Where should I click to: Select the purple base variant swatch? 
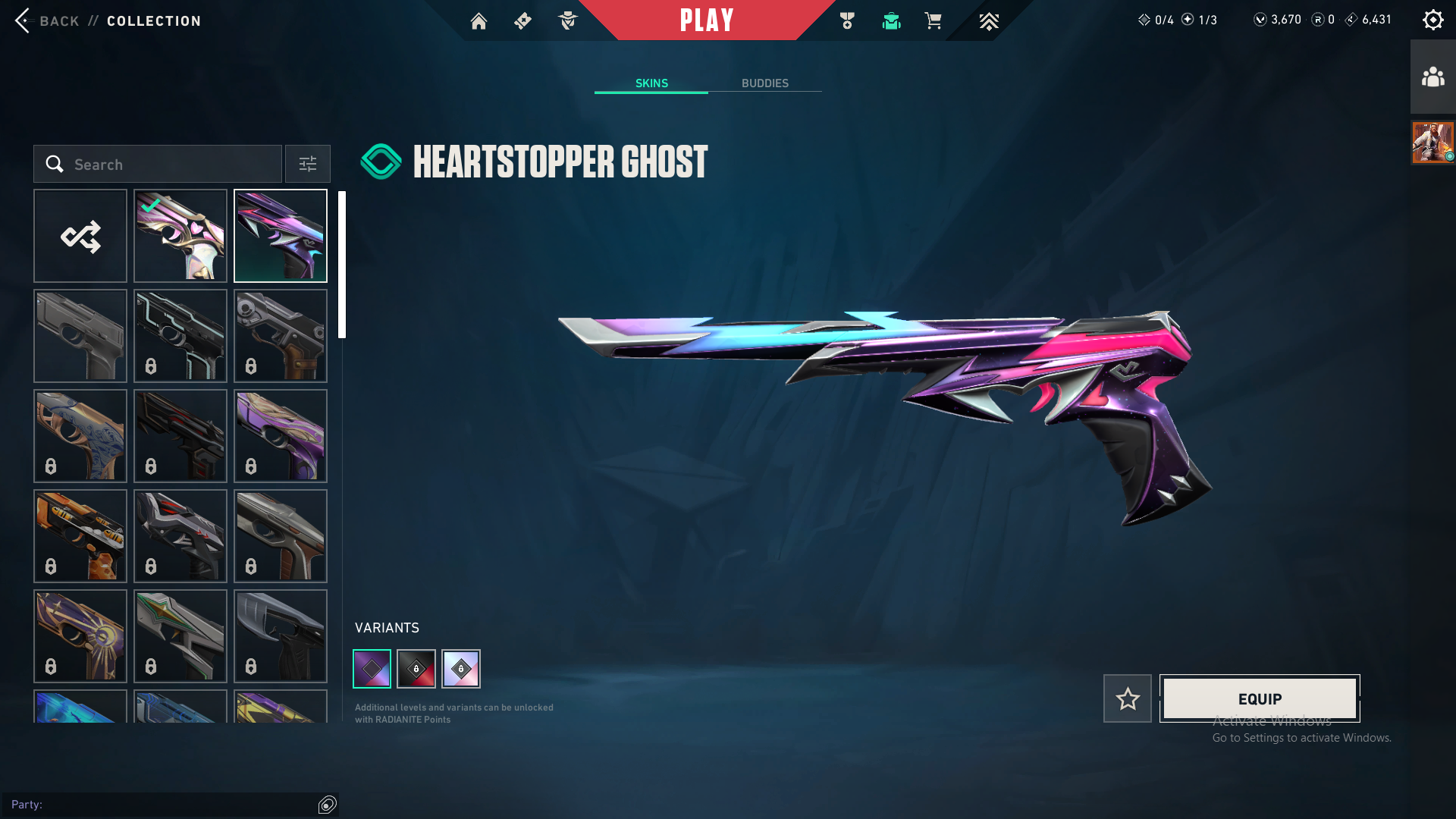372,669
